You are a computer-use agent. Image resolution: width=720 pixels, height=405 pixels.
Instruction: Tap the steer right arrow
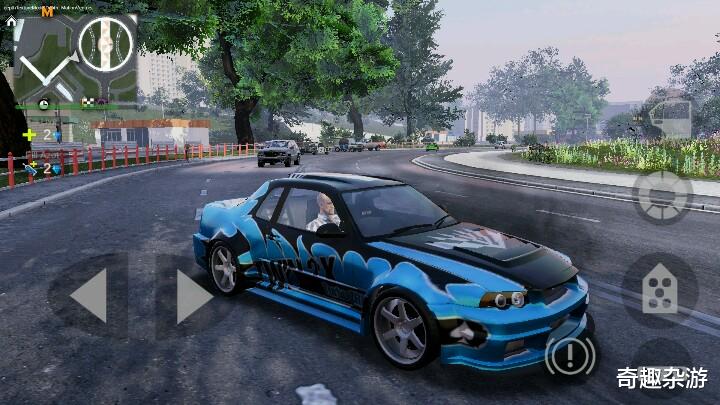(x=193, y=296)
